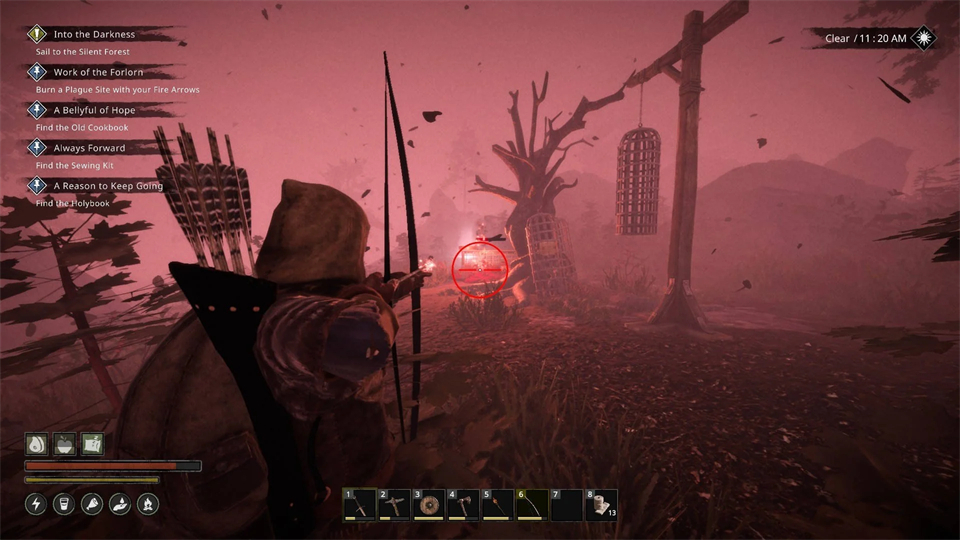Click the apple food status icon
The width and height of the screenshot is (960, 540).
click(65, 444)
